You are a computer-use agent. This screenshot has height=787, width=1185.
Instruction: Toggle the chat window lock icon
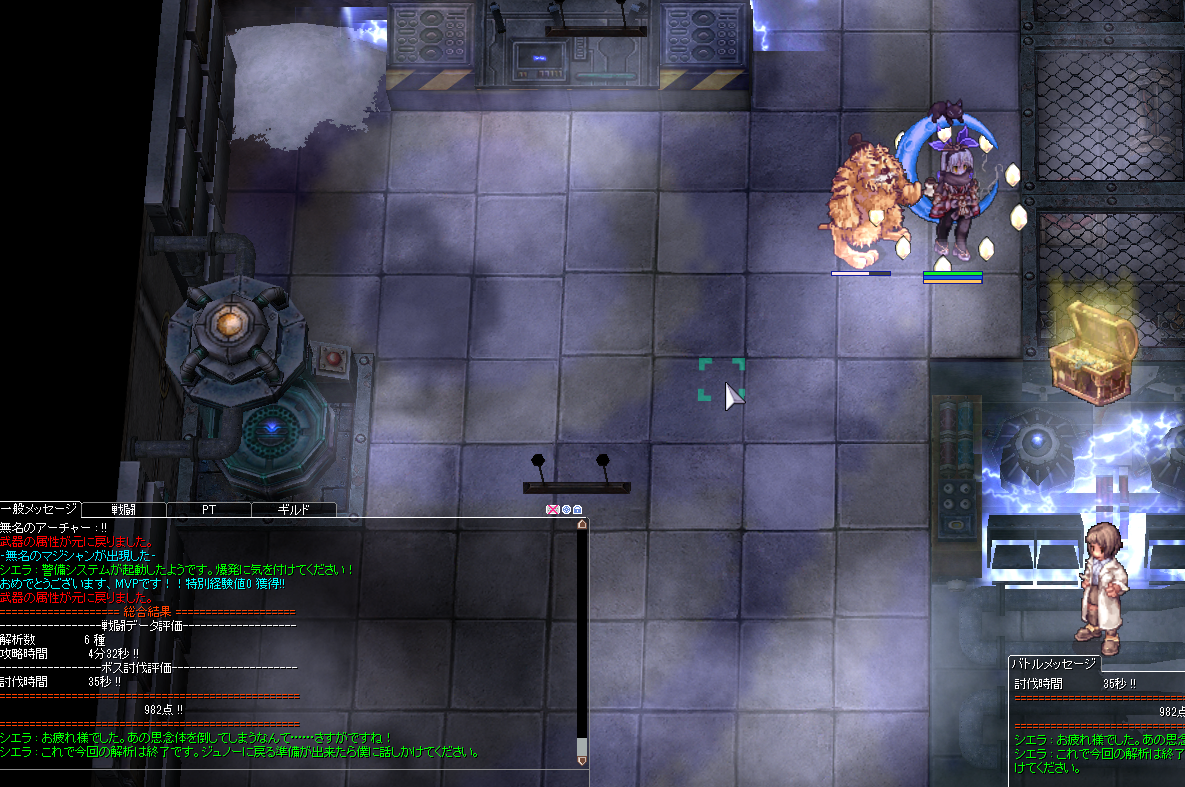tap(577, 509)
